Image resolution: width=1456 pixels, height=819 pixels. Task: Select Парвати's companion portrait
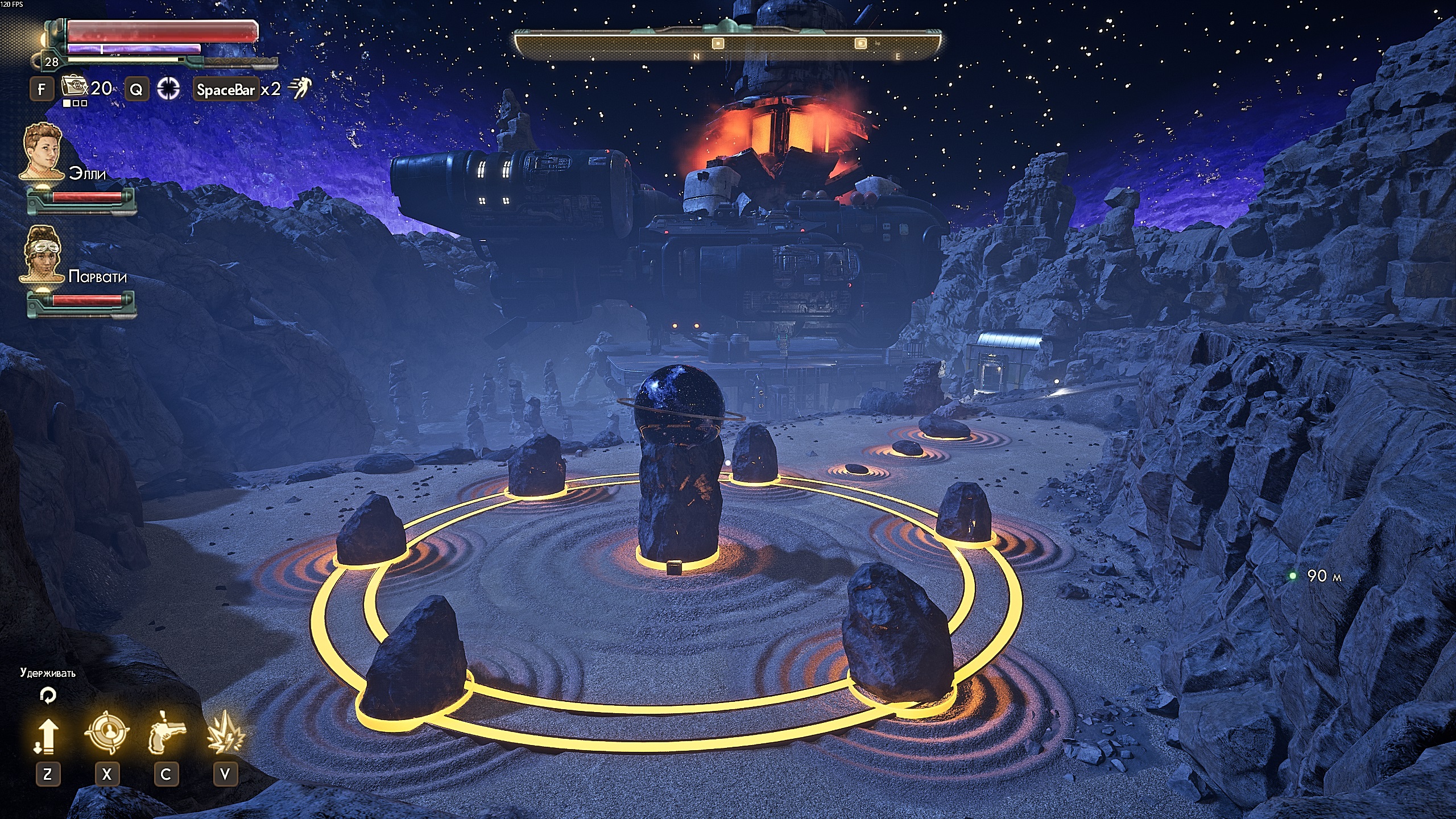tap(42, 253)
